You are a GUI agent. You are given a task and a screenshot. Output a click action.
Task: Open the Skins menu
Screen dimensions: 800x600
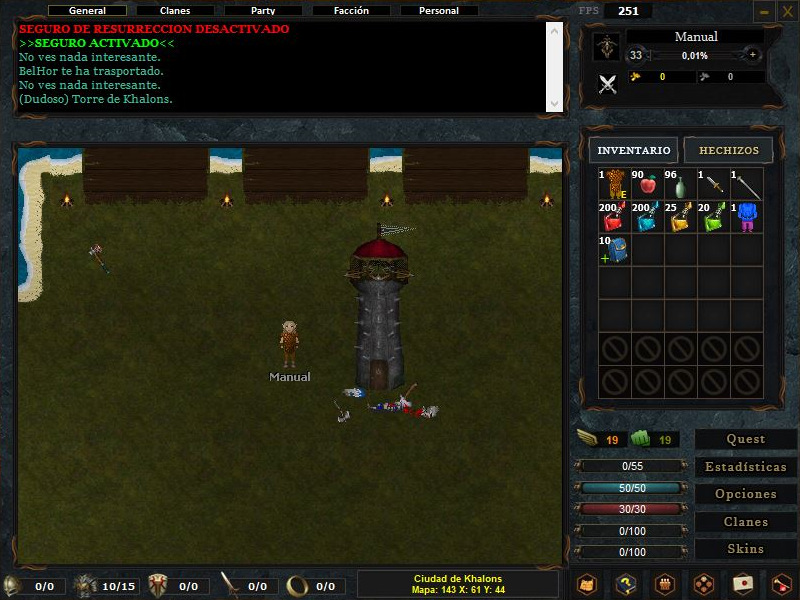pyautogui.click(x=746, y=549)
